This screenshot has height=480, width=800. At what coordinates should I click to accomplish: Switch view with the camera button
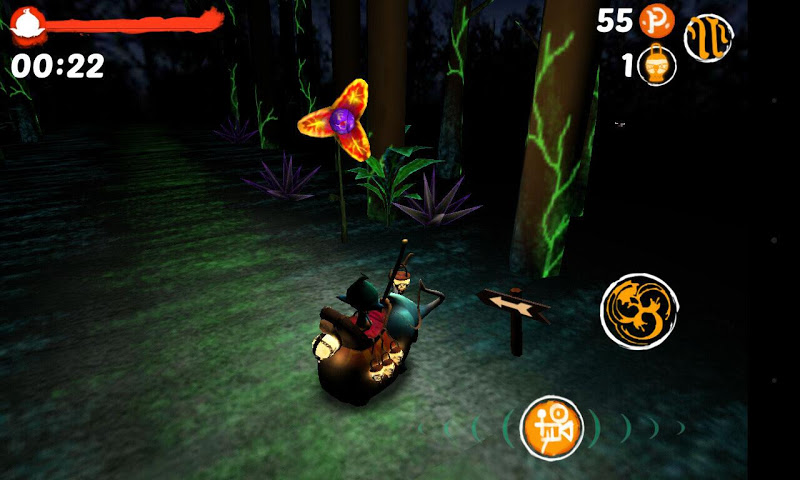pyautogui.click(x=552, y=428)
